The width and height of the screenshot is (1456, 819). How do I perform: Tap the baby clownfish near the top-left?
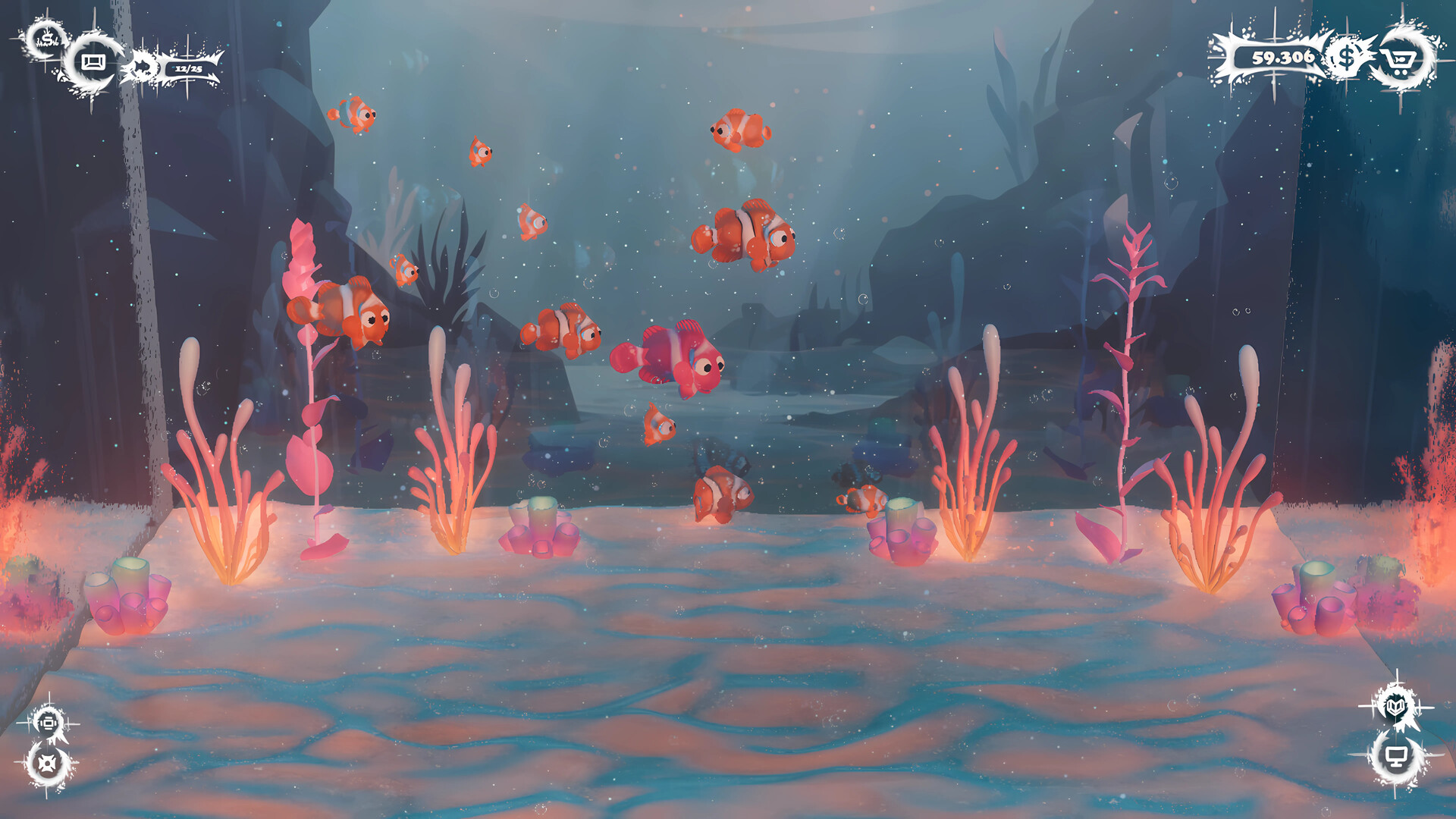coord(353,115)
